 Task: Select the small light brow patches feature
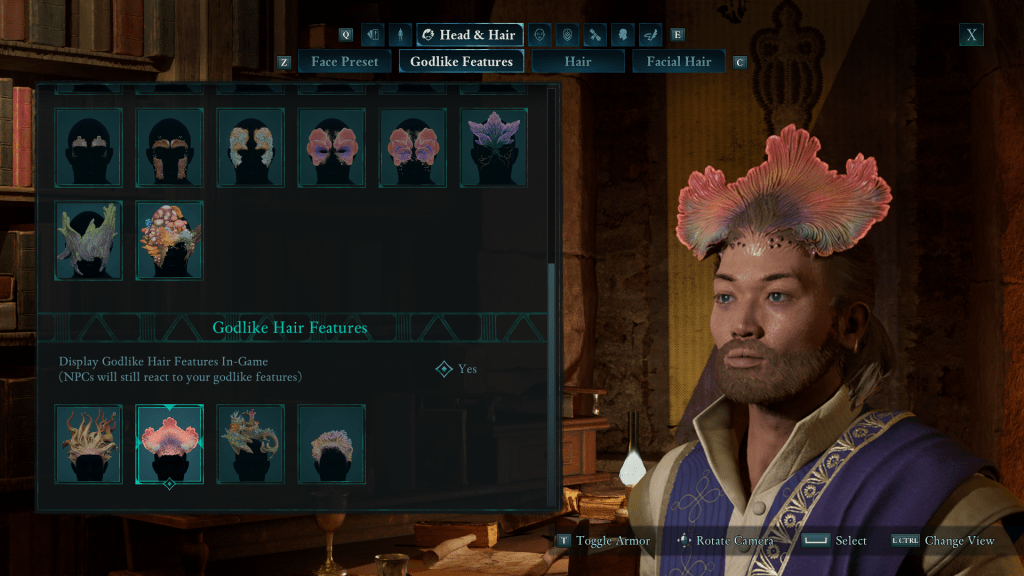pyautogui.click(x=89, y=147)
